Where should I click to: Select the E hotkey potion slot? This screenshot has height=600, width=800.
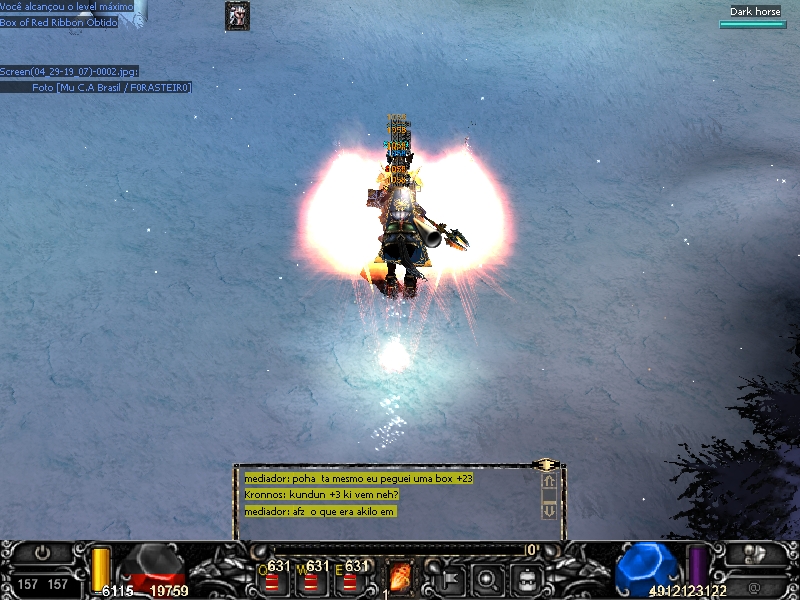349,579
